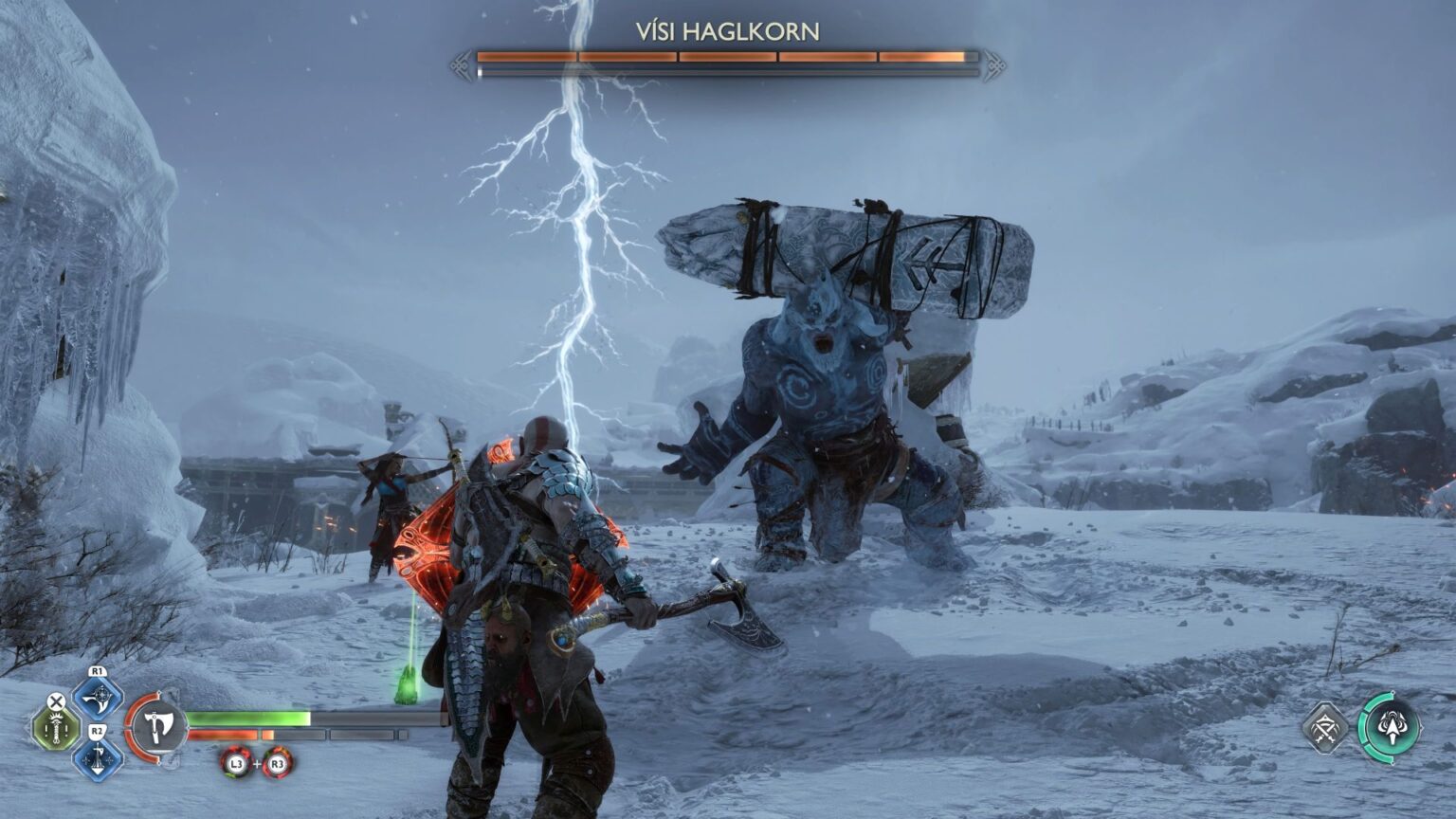The image size is (1456, 819).
Task: Select the VÍSI HAGLKORN boss name
Action: point(730,29)
